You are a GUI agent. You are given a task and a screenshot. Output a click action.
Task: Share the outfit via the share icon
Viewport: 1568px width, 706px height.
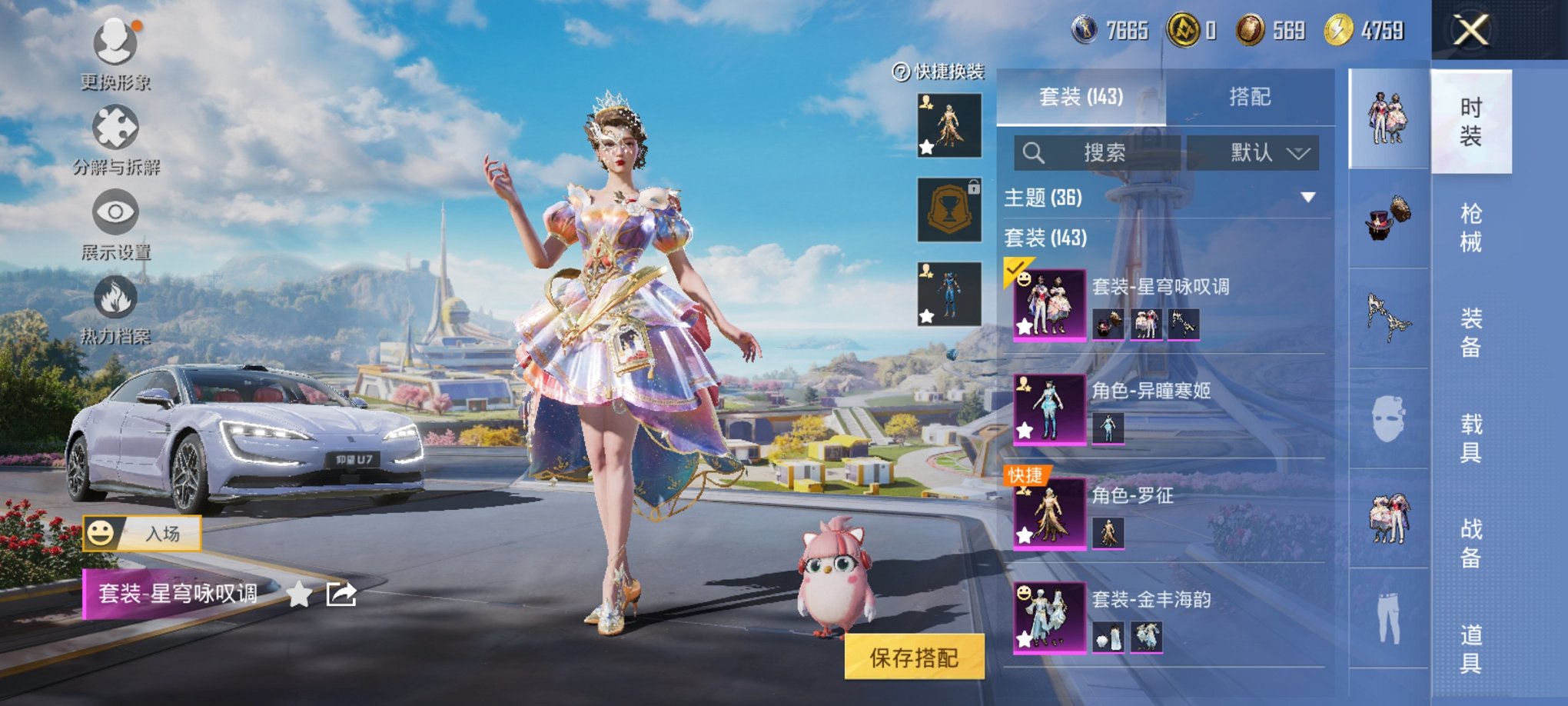[341, 594]
